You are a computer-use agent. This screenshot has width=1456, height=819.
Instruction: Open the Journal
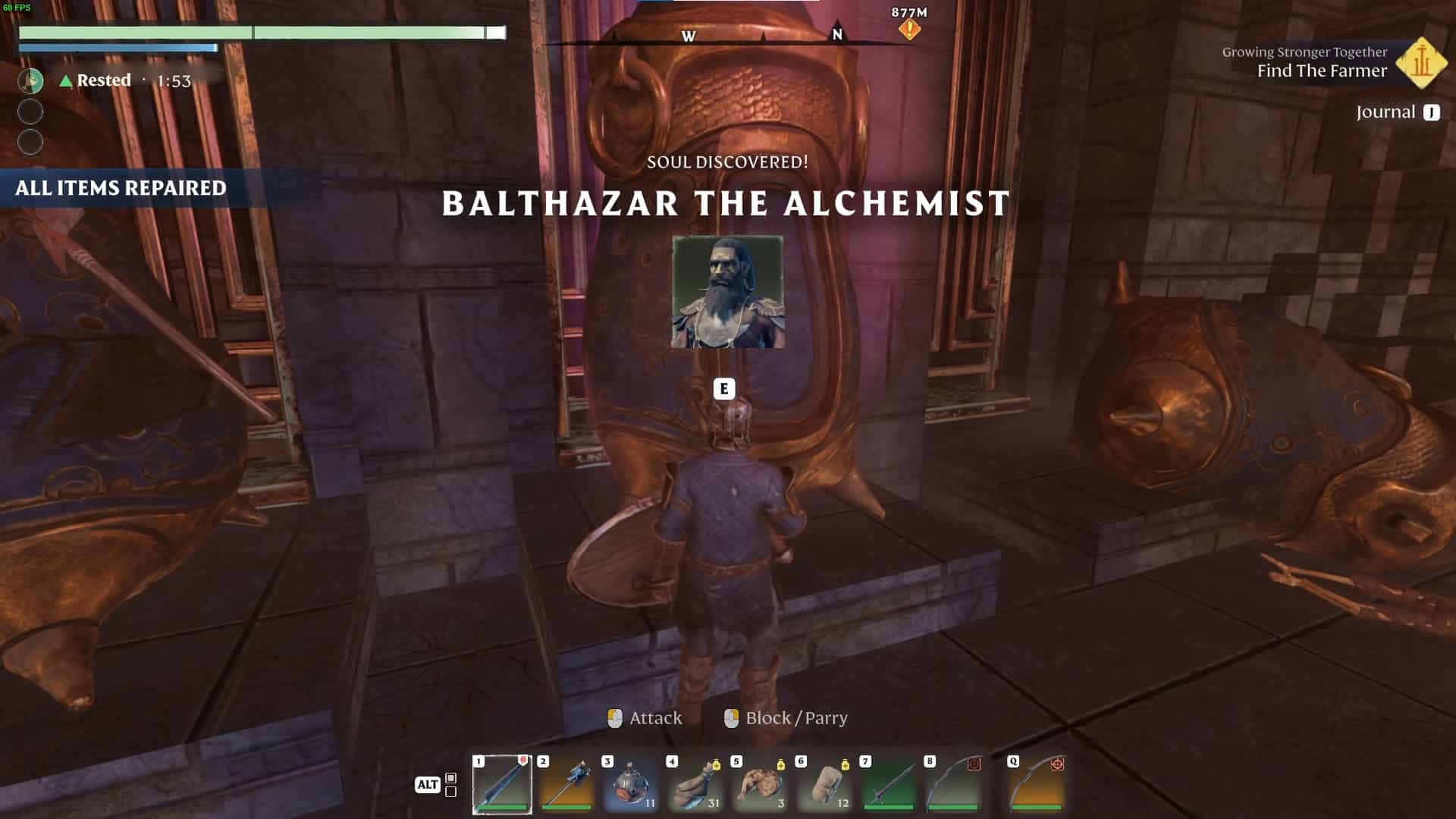1397,112
